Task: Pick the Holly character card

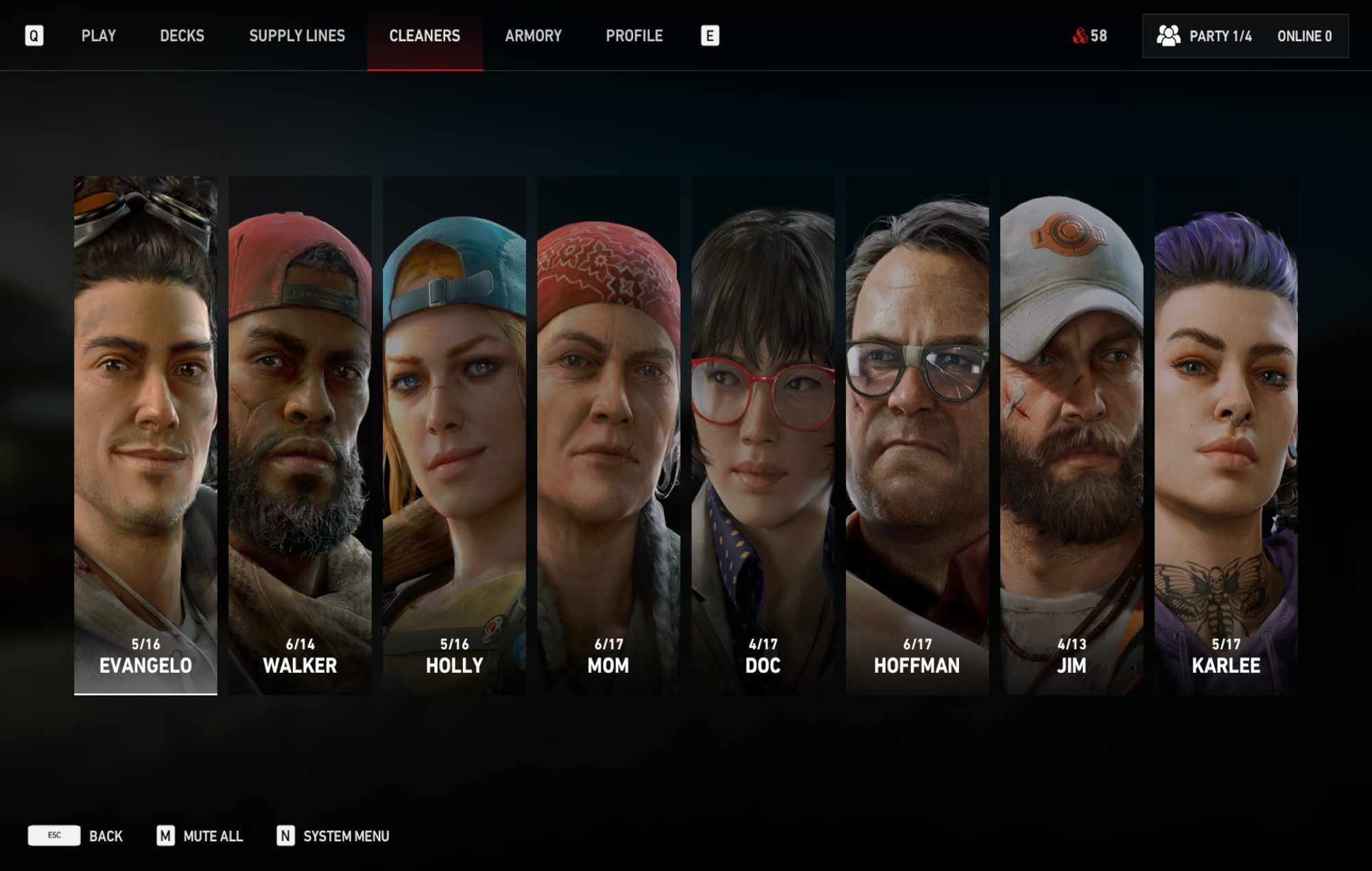Action: (454, 435)
